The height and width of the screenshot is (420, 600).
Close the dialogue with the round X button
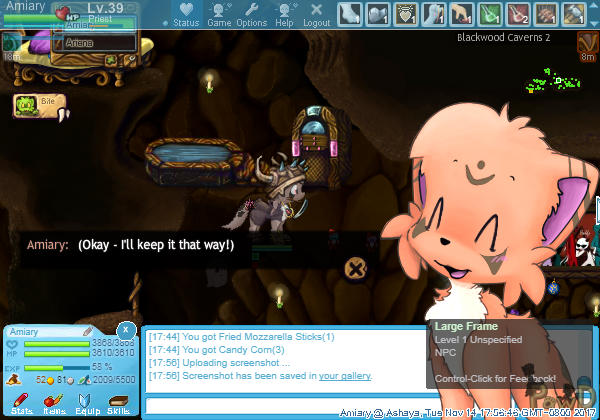tap(354, 268)
